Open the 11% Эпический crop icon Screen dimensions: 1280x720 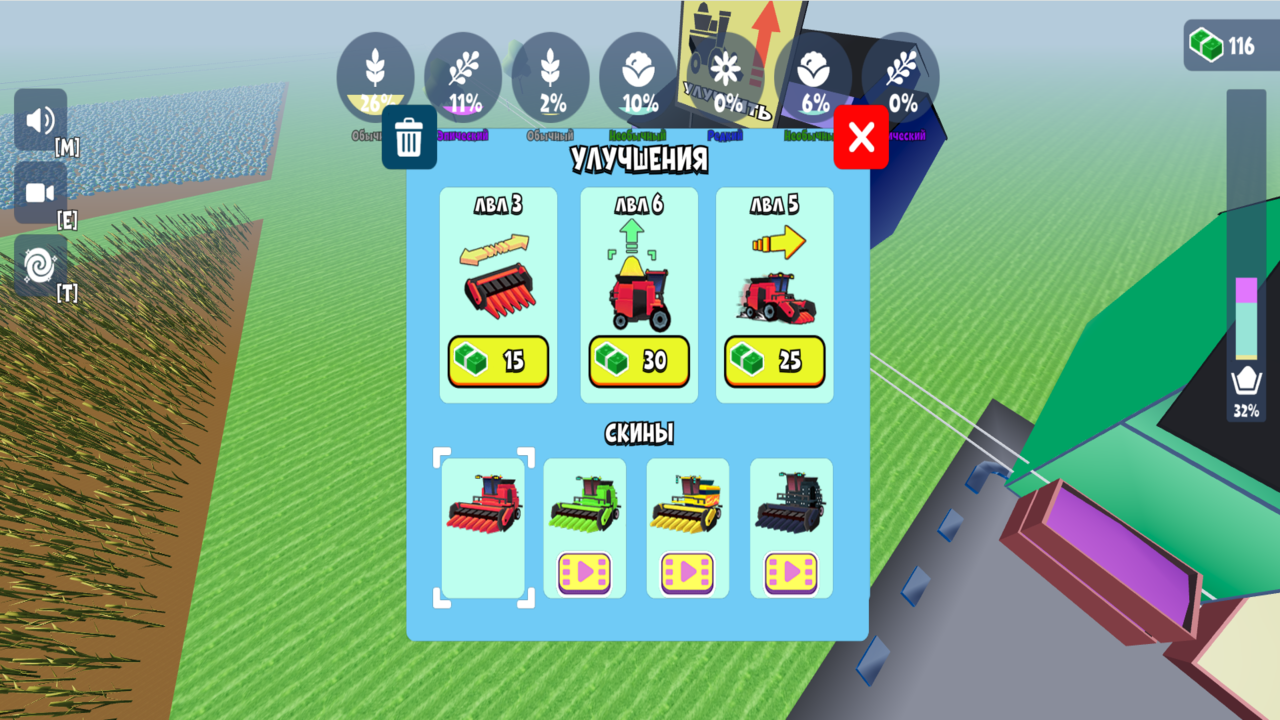pyautogui.click(x=463, y=75)
